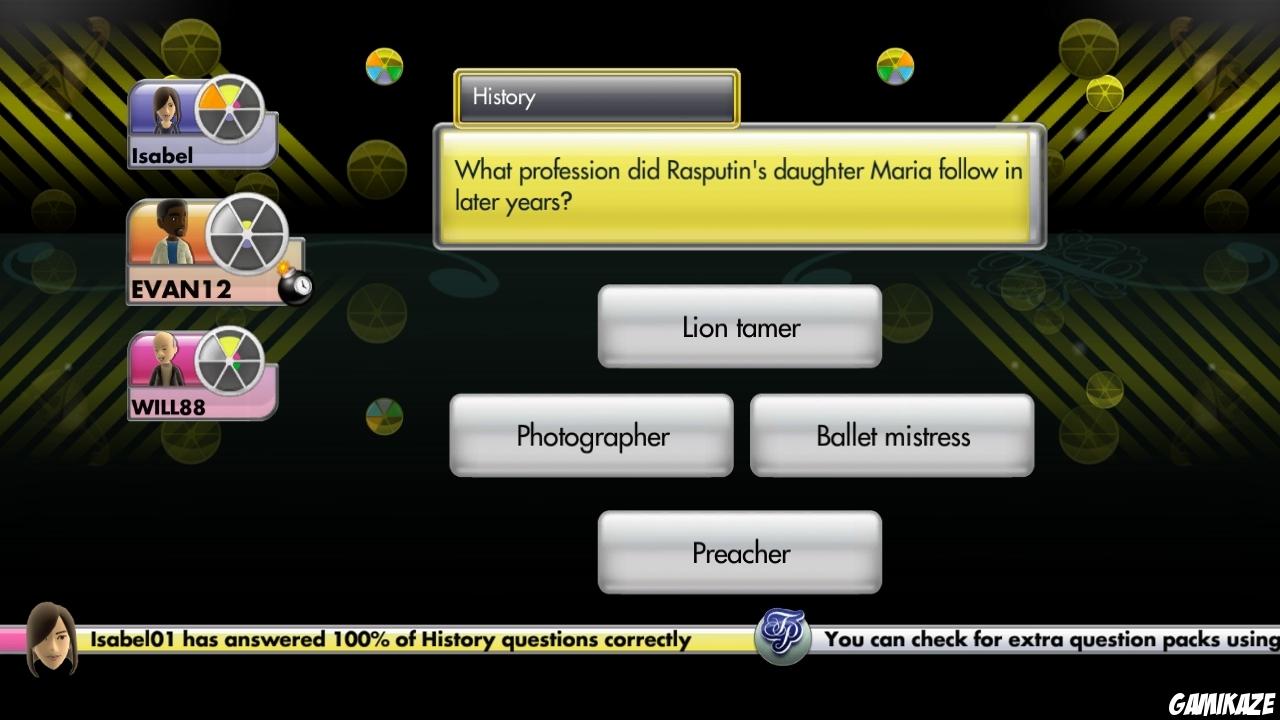Select the "Preacher" answer
The image size is (1280, 720).
tap(739, 552)
